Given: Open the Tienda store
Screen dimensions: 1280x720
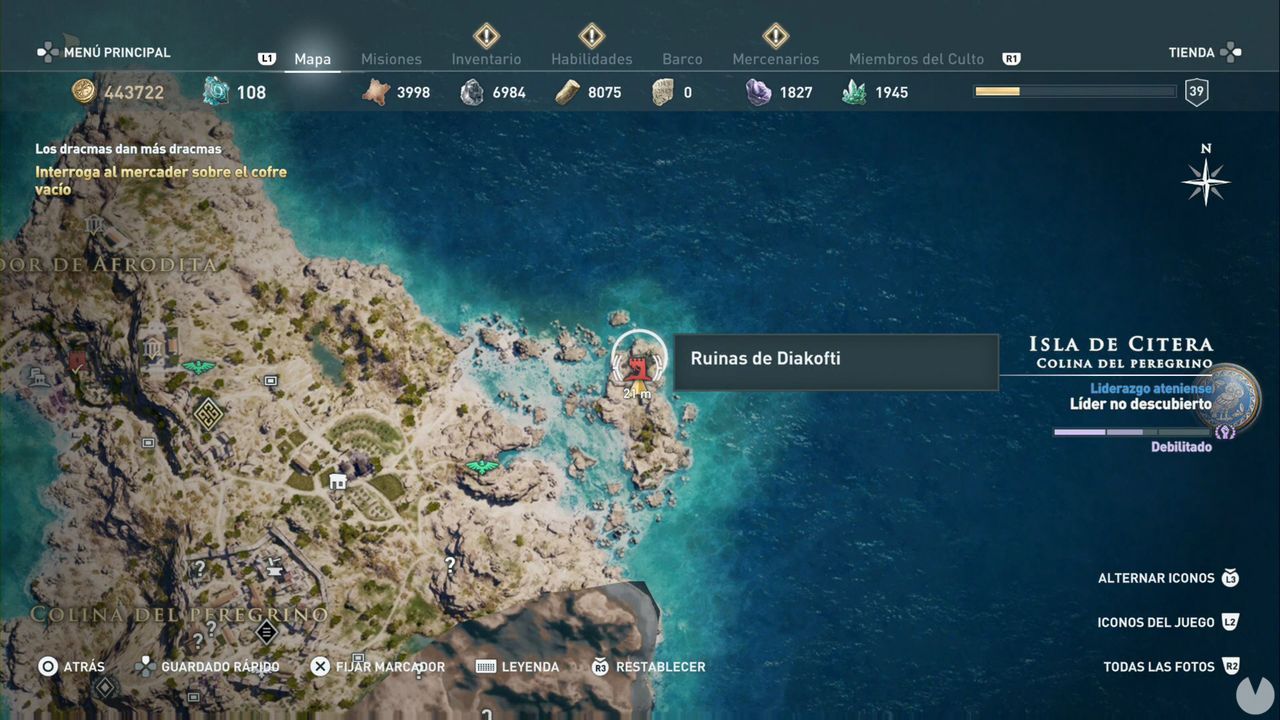Looking at the screenshot, I should point(1191,51).
